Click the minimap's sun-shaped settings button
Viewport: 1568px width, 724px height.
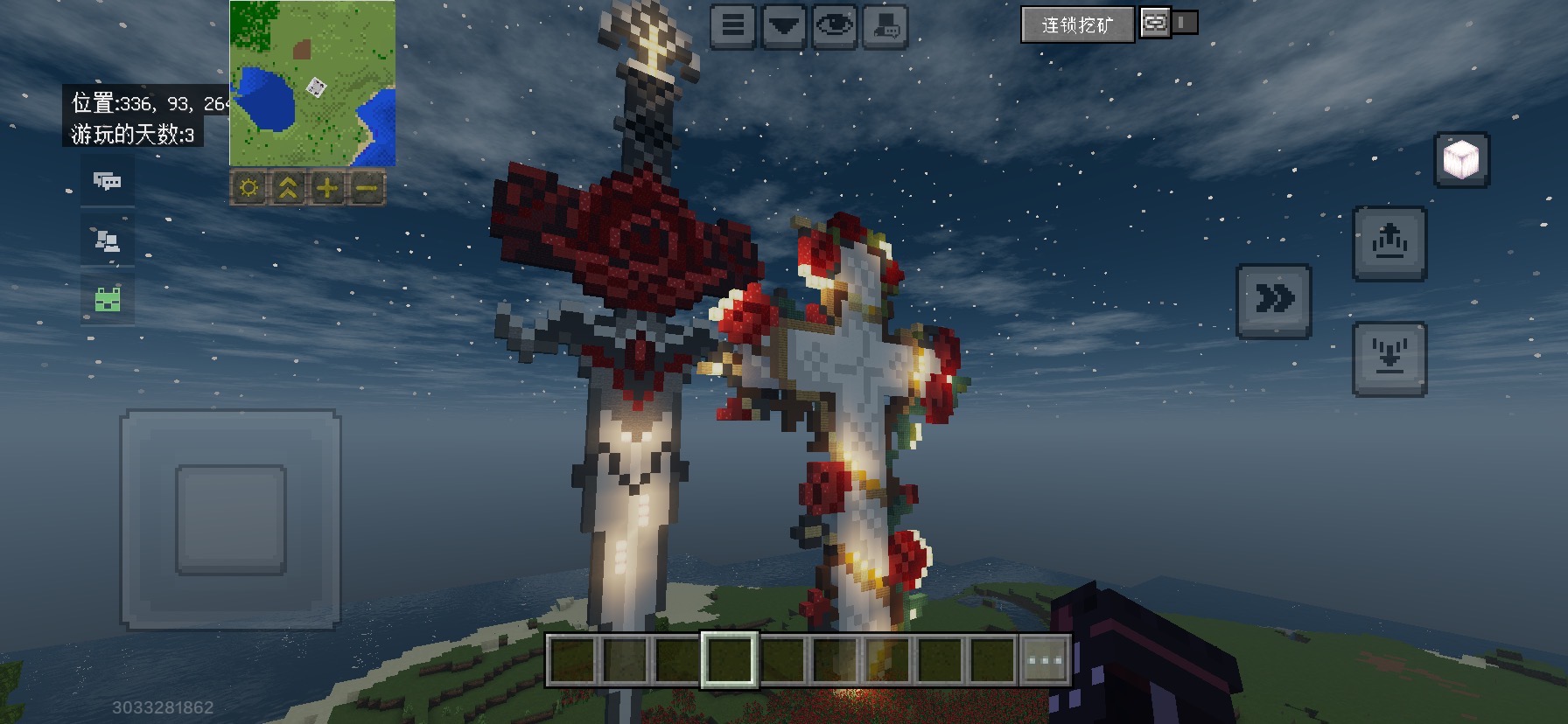pos(248,188)
